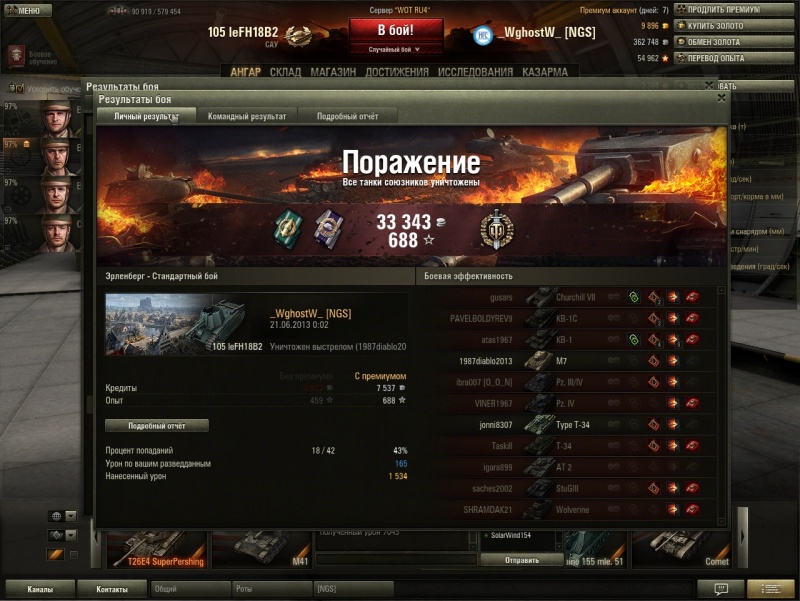
Task: Close the battle results window
Action: pyautogui.click(x=721, y=98)
